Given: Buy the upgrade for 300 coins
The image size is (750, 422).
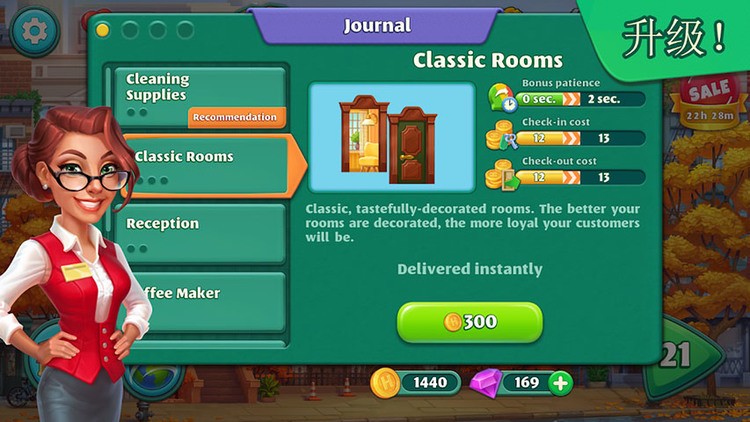Looking at the screenshot, I should (x=470, y=322).
